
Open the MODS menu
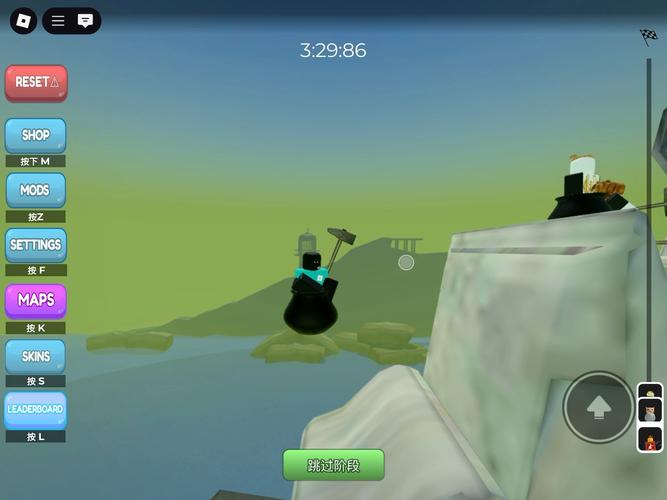pos(36,190)
